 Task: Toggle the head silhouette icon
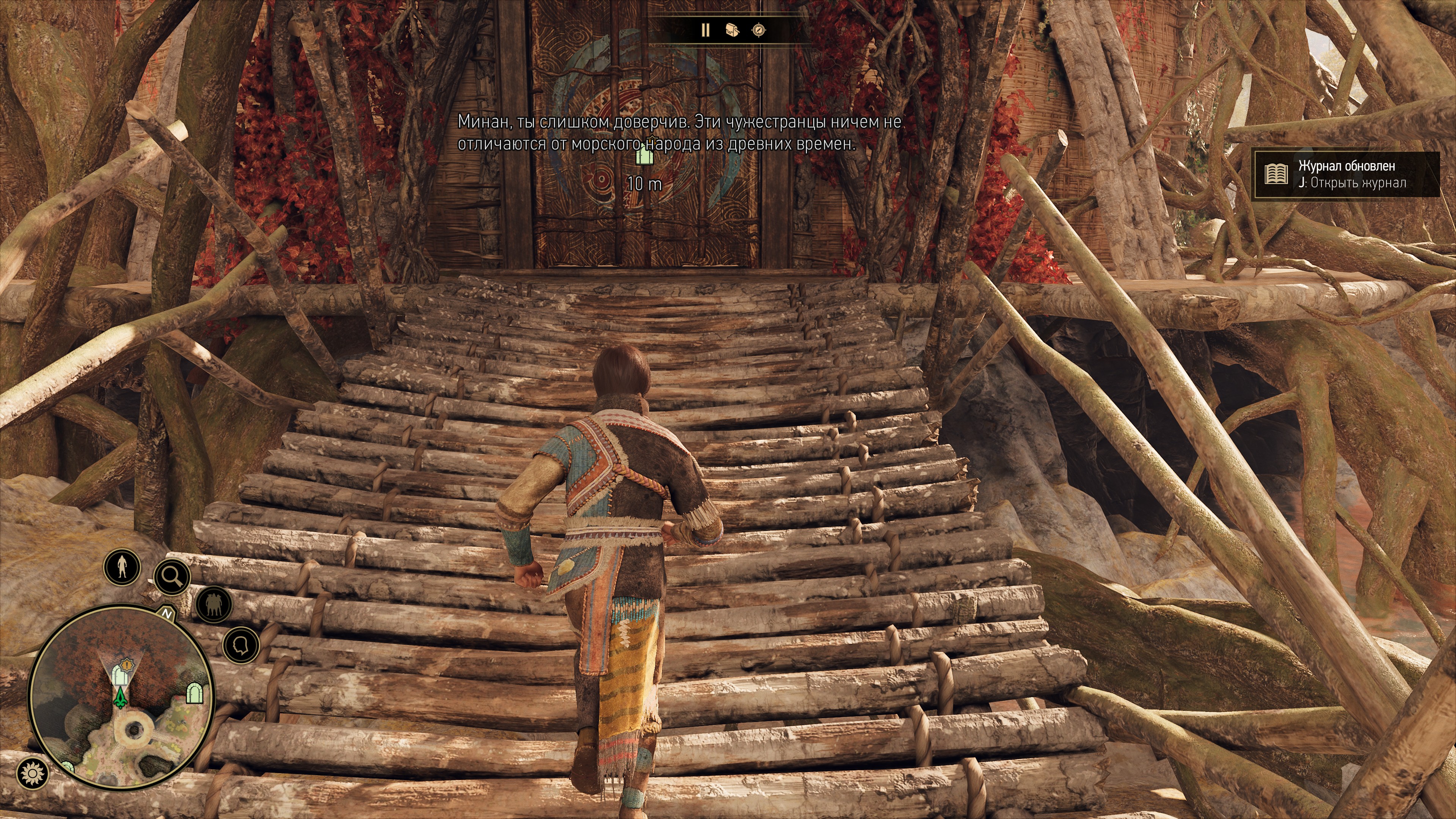click(241, 645)
